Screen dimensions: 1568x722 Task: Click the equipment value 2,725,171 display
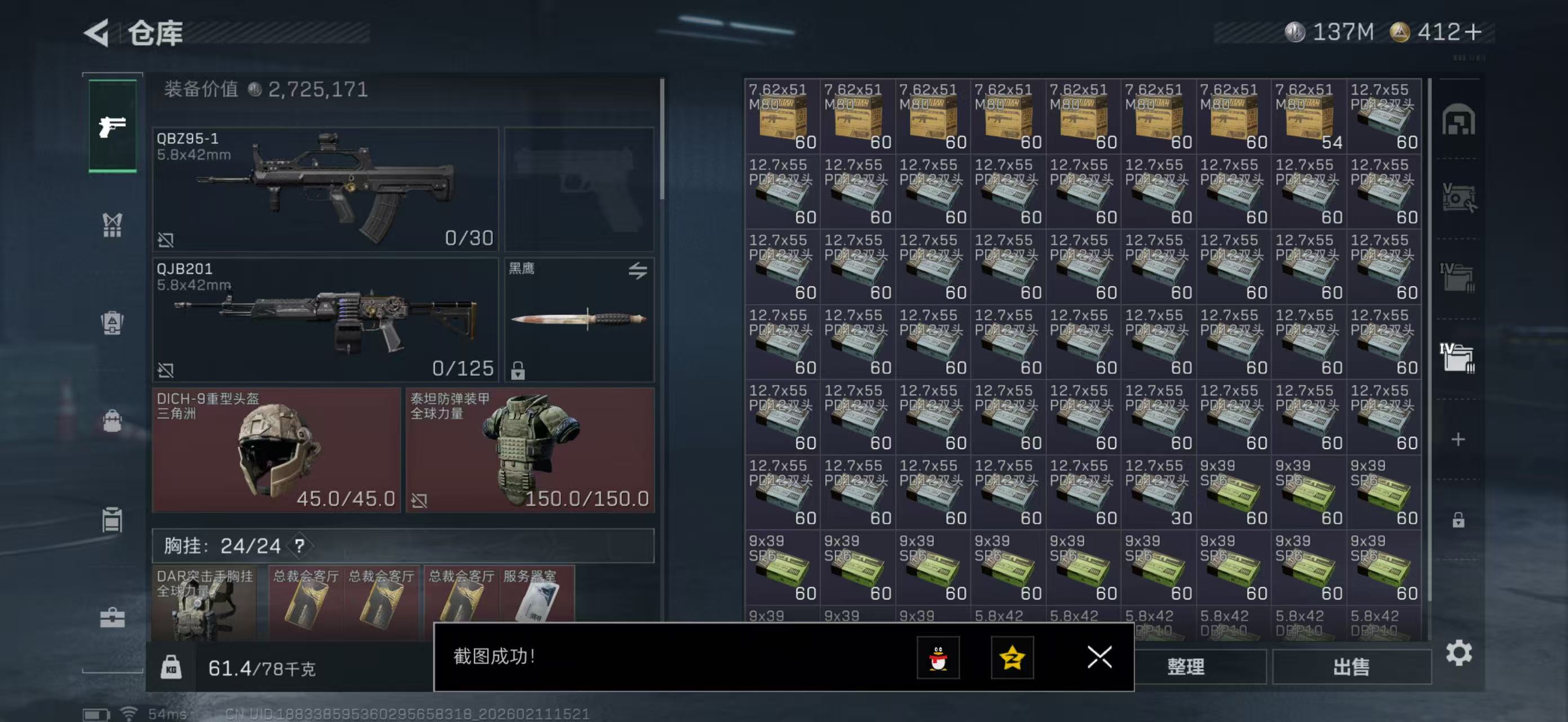262,90
